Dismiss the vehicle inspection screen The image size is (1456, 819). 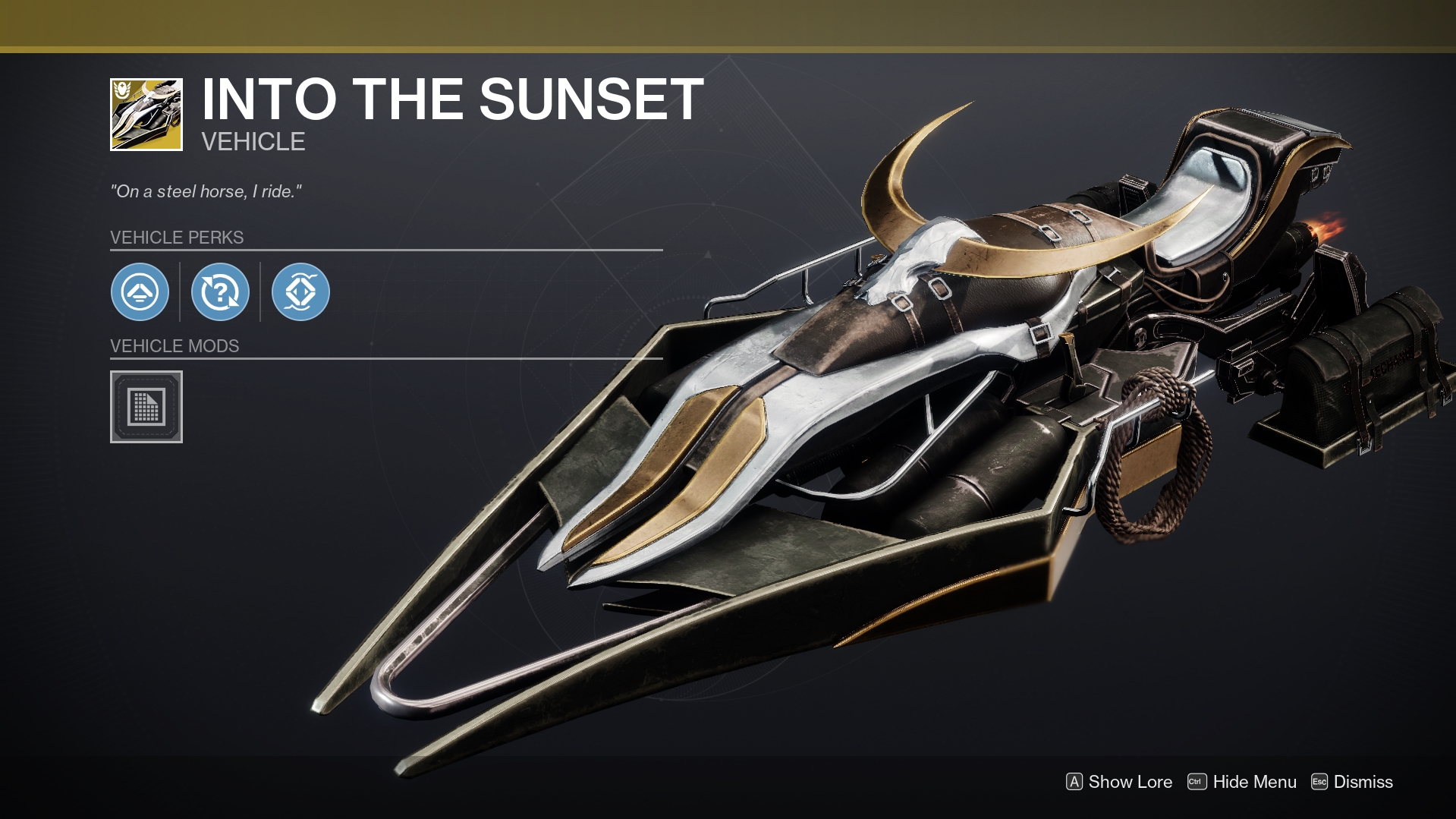tap(1352, 782)
